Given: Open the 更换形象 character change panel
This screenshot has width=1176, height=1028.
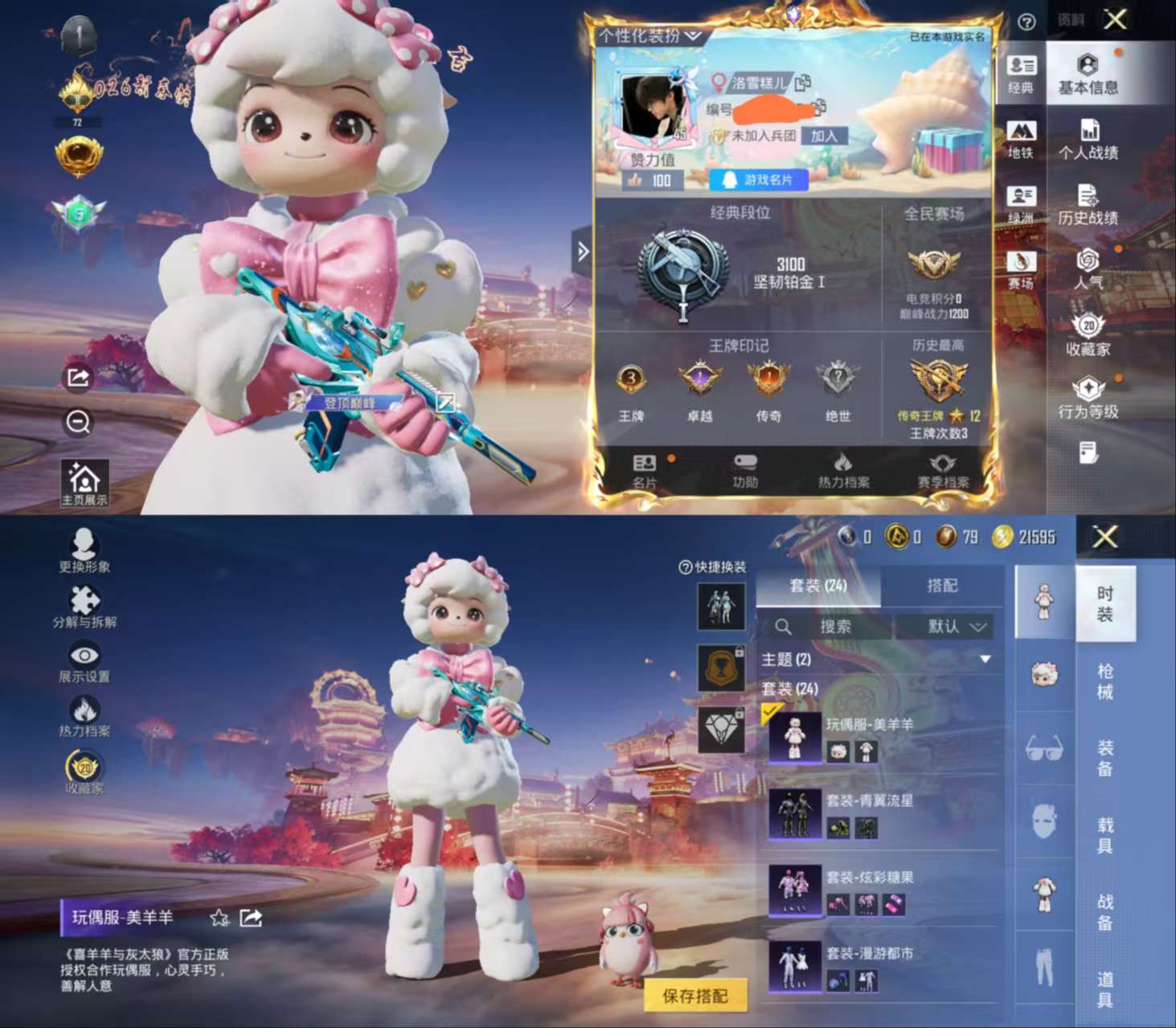Looking at the screenshot, I should click(x=86, y=553).
